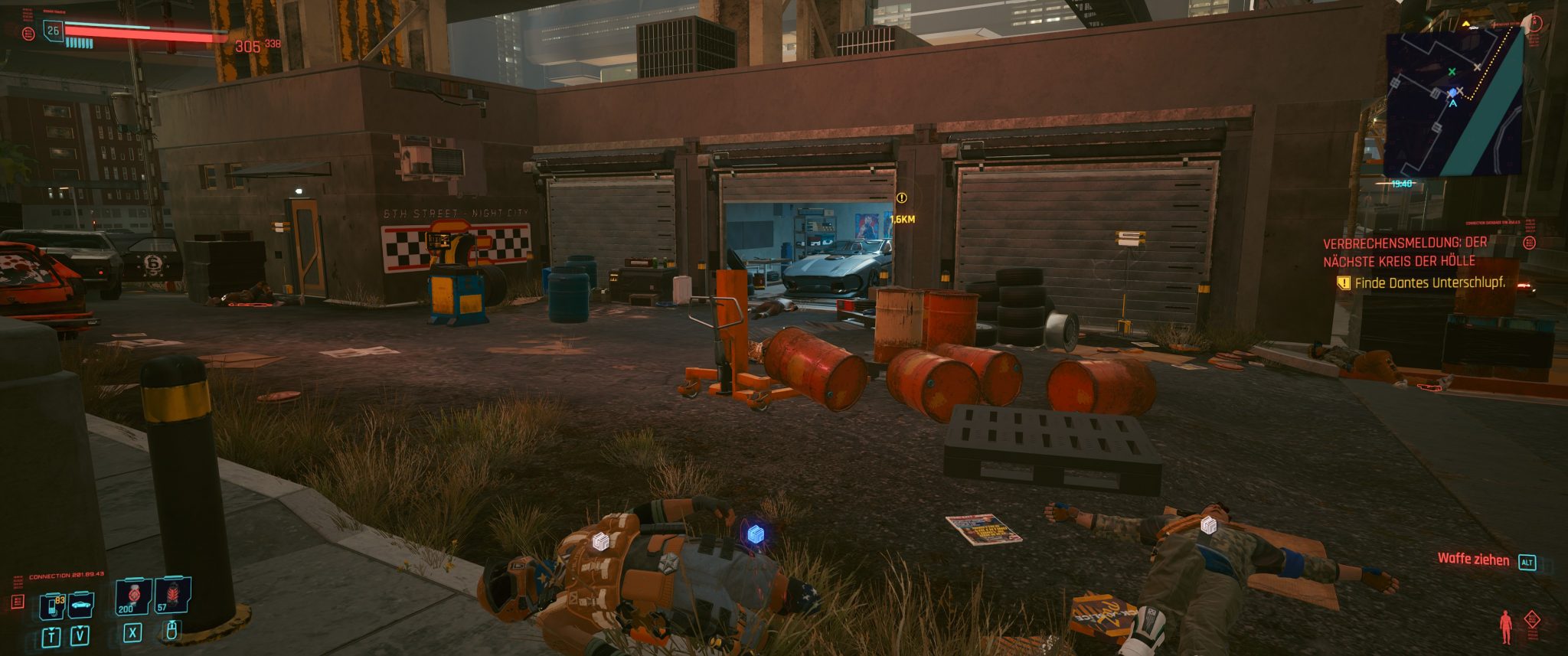Select the yellow quest waypoint marker
Screen dimensions: 1568x656
[x=902, y=198]
